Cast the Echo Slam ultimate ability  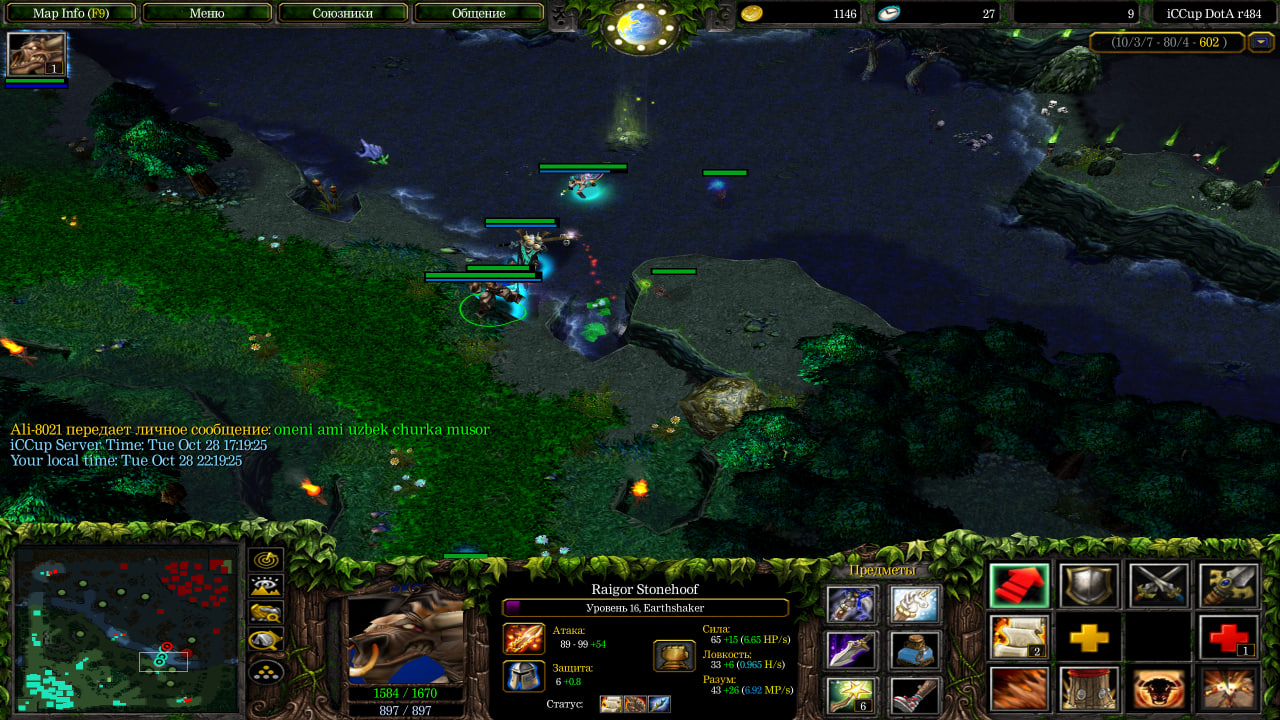[x=1229, y=689]
